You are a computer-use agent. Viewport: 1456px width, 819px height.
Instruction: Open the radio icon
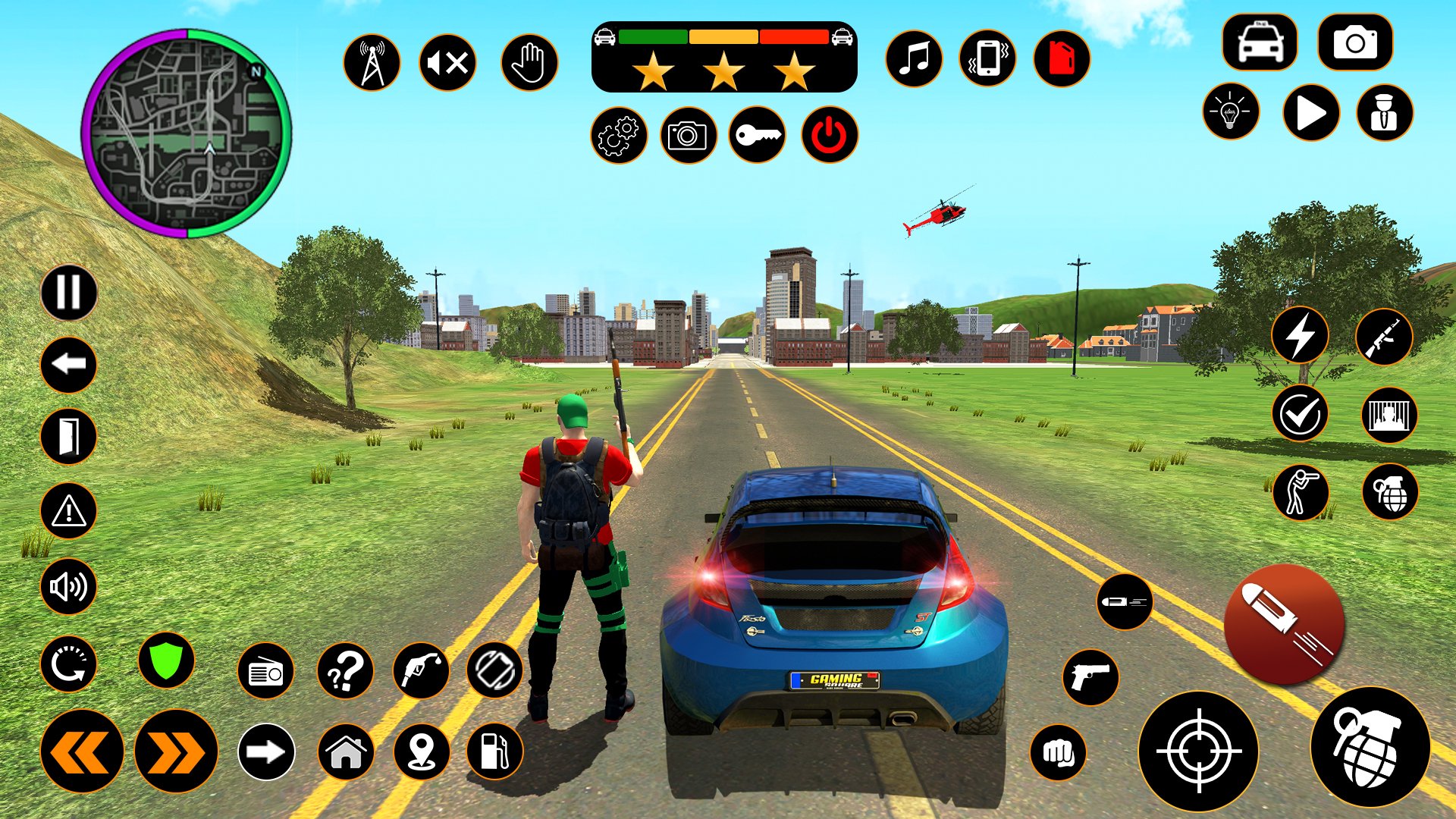click(x=265, y=671)
